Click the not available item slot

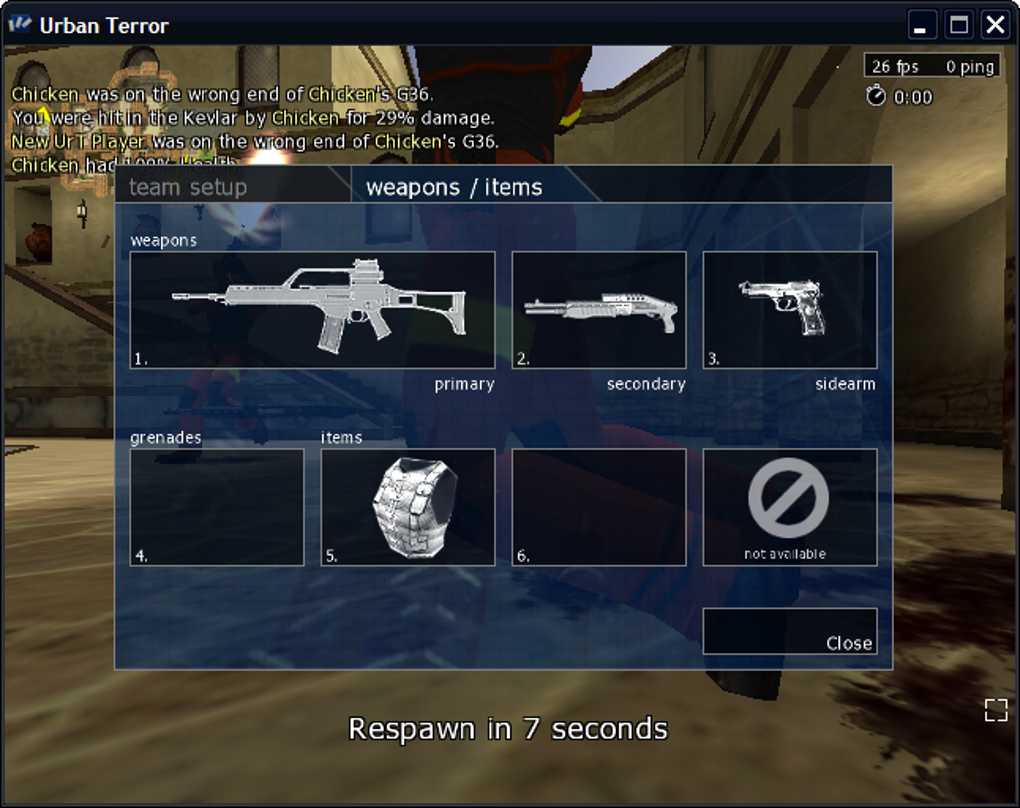789,507
